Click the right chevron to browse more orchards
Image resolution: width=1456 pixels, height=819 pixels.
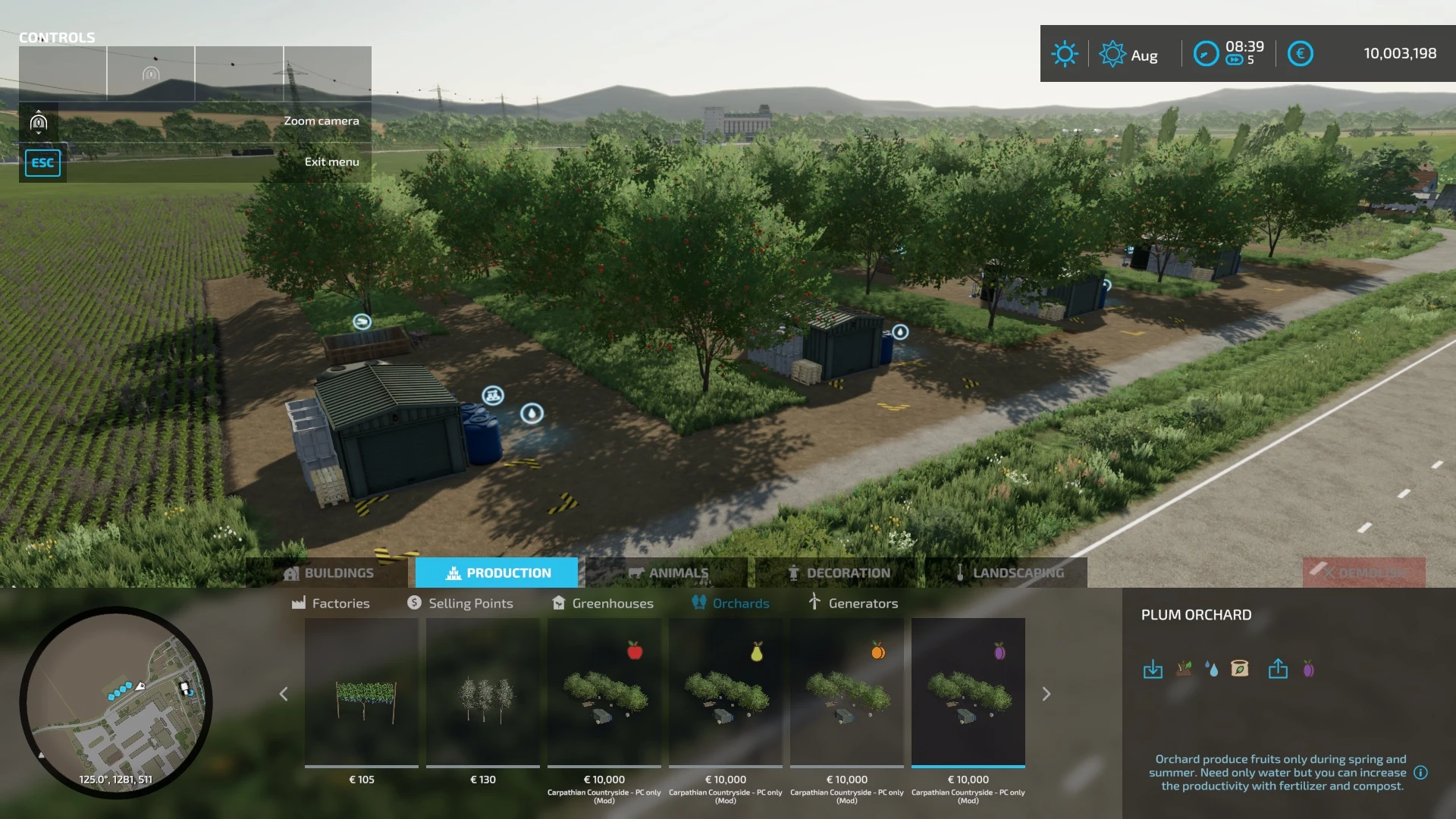pos(1046,694)
